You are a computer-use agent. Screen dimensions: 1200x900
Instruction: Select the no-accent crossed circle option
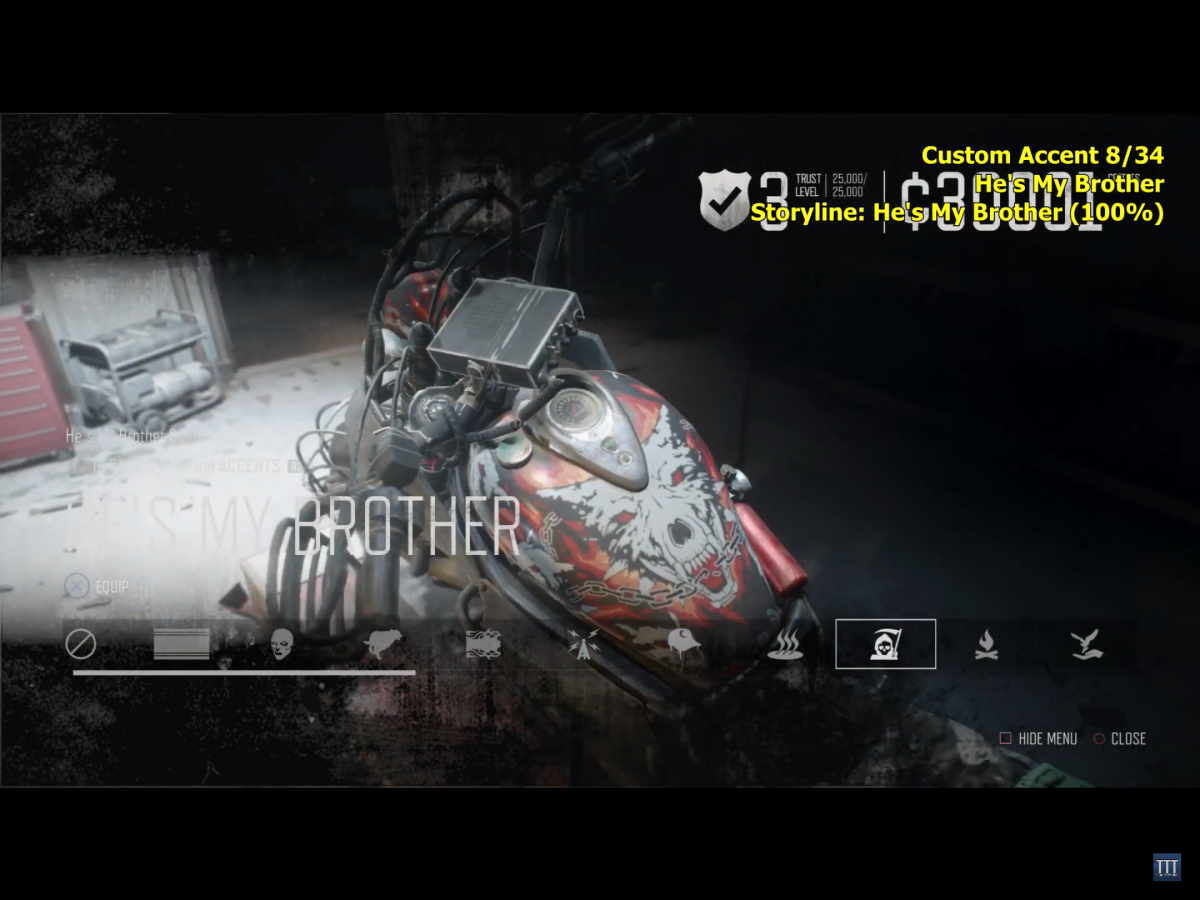[81, 644]
